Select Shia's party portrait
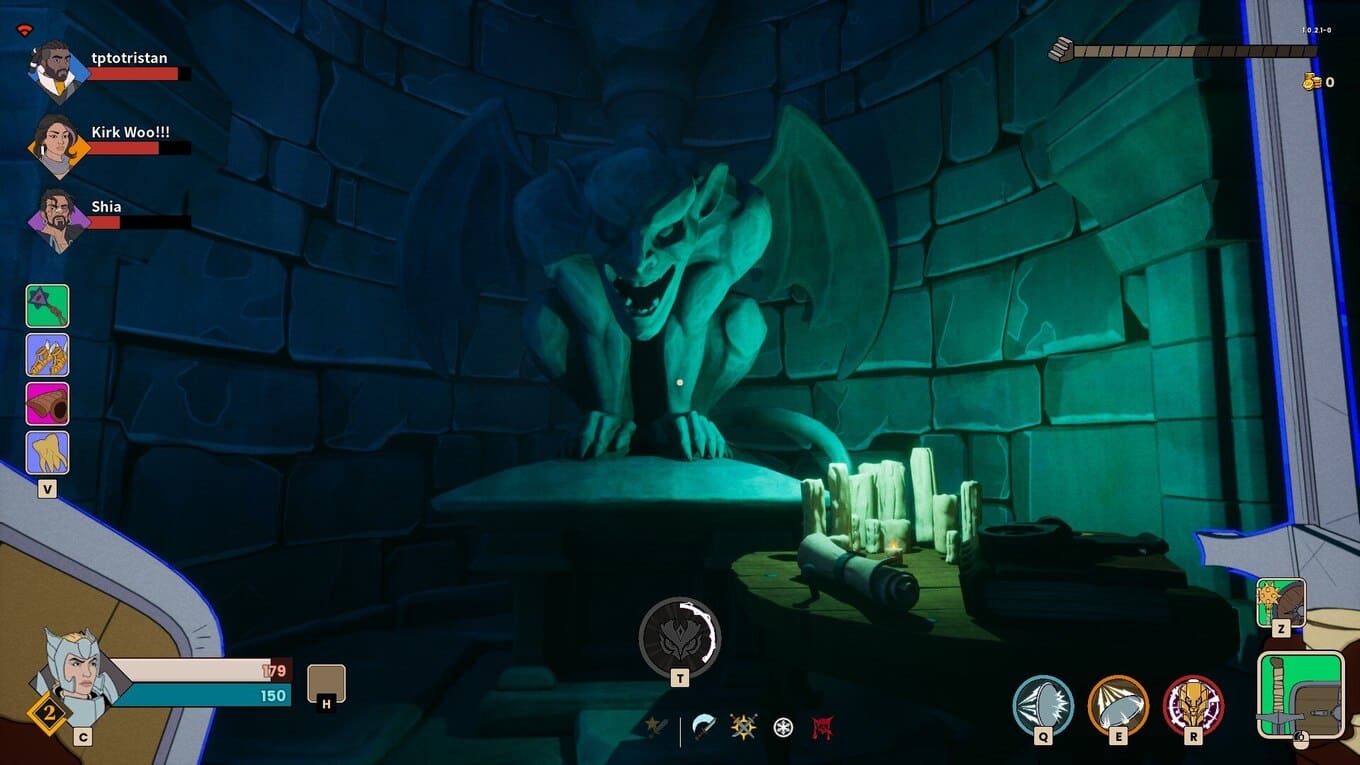The image size is (1360, 765). (58, 217)
